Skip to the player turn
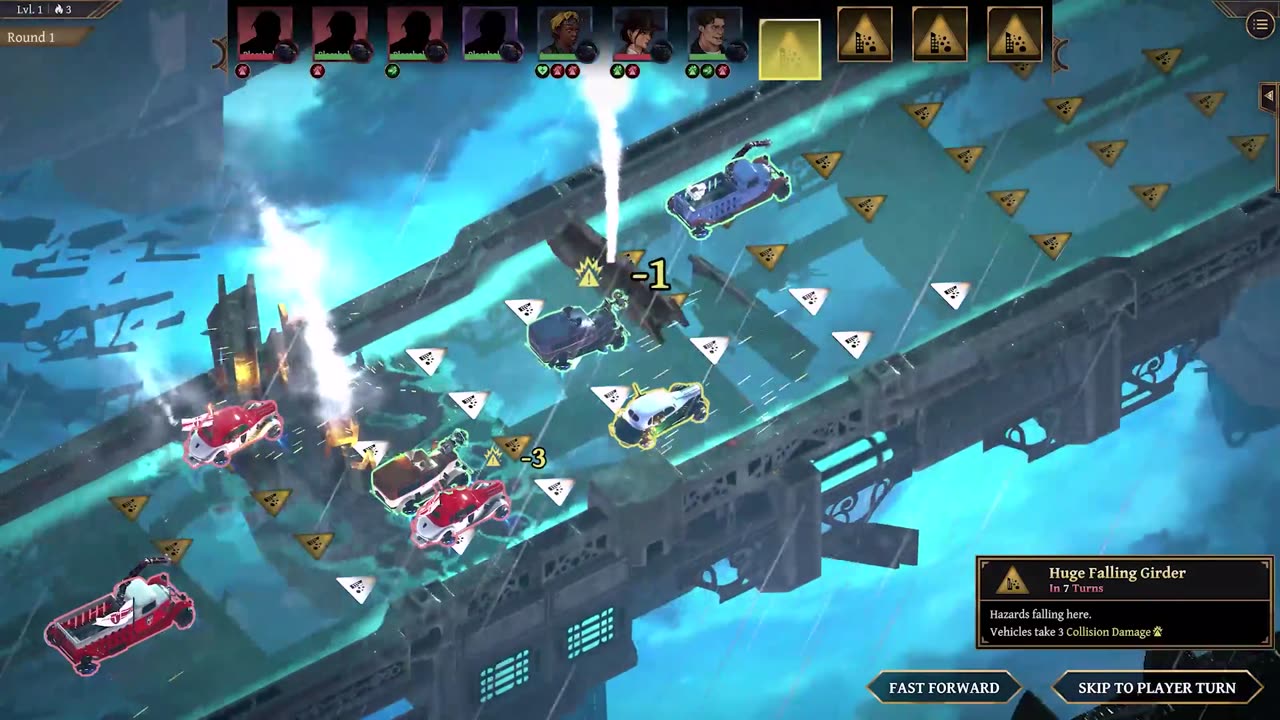 click(x=1156, y=688)
